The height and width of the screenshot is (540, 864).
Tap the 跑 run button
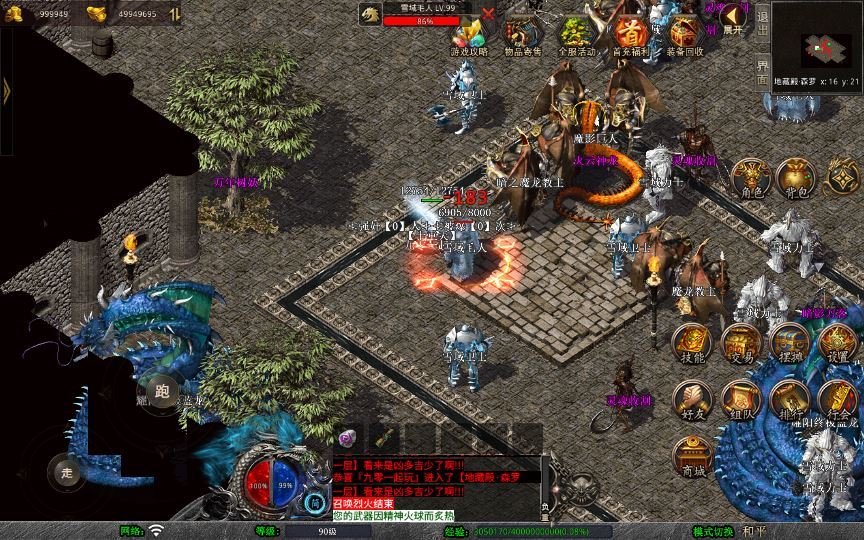(161, 392)
